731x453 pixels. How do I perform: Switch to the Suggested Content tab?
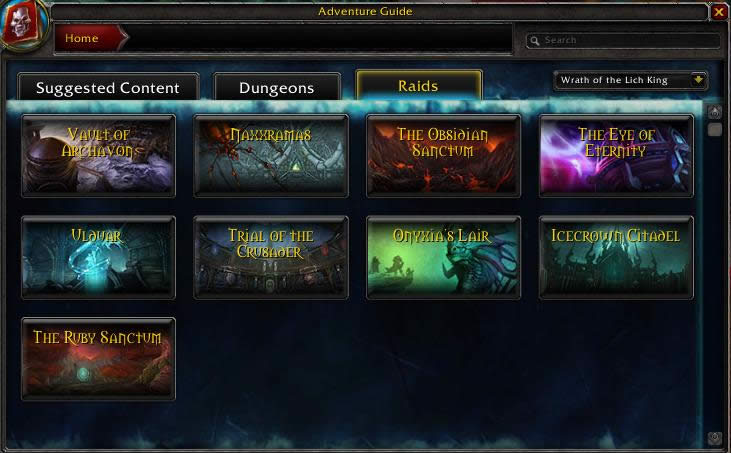point(108,88)
